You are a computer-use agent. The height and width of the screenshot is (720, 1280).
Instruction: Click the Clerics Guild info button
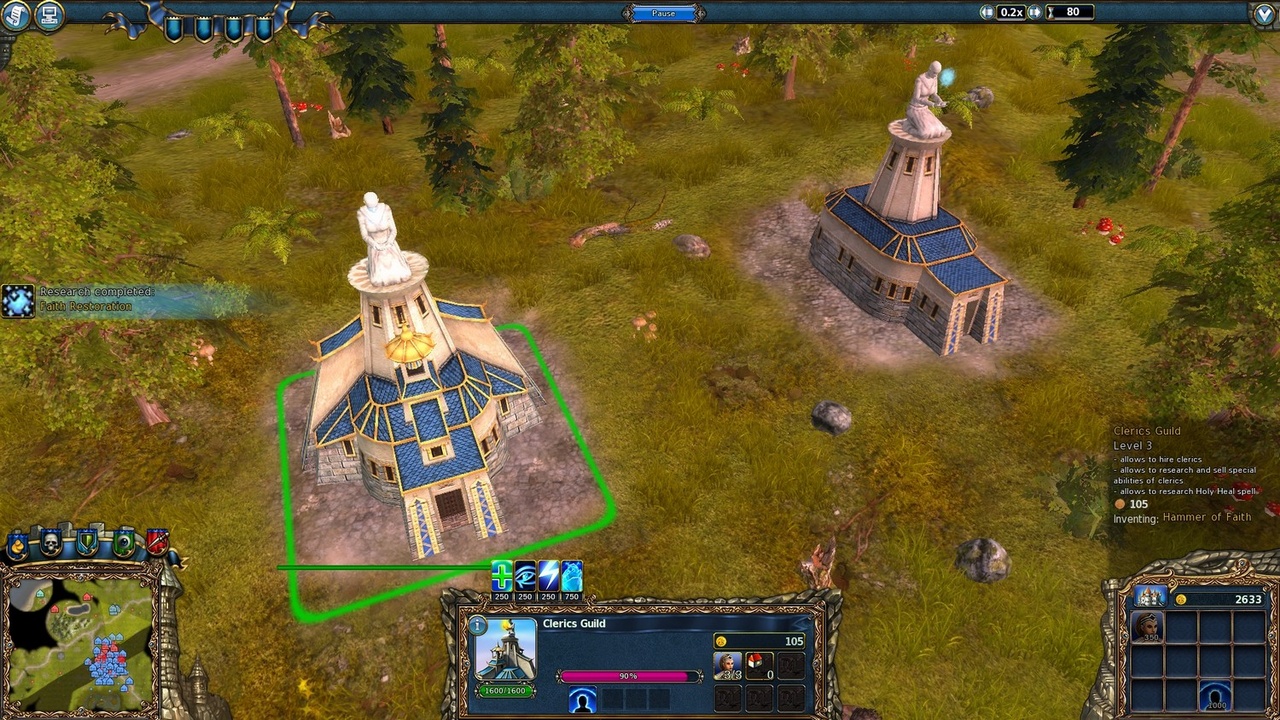click(x=477, y=624)
